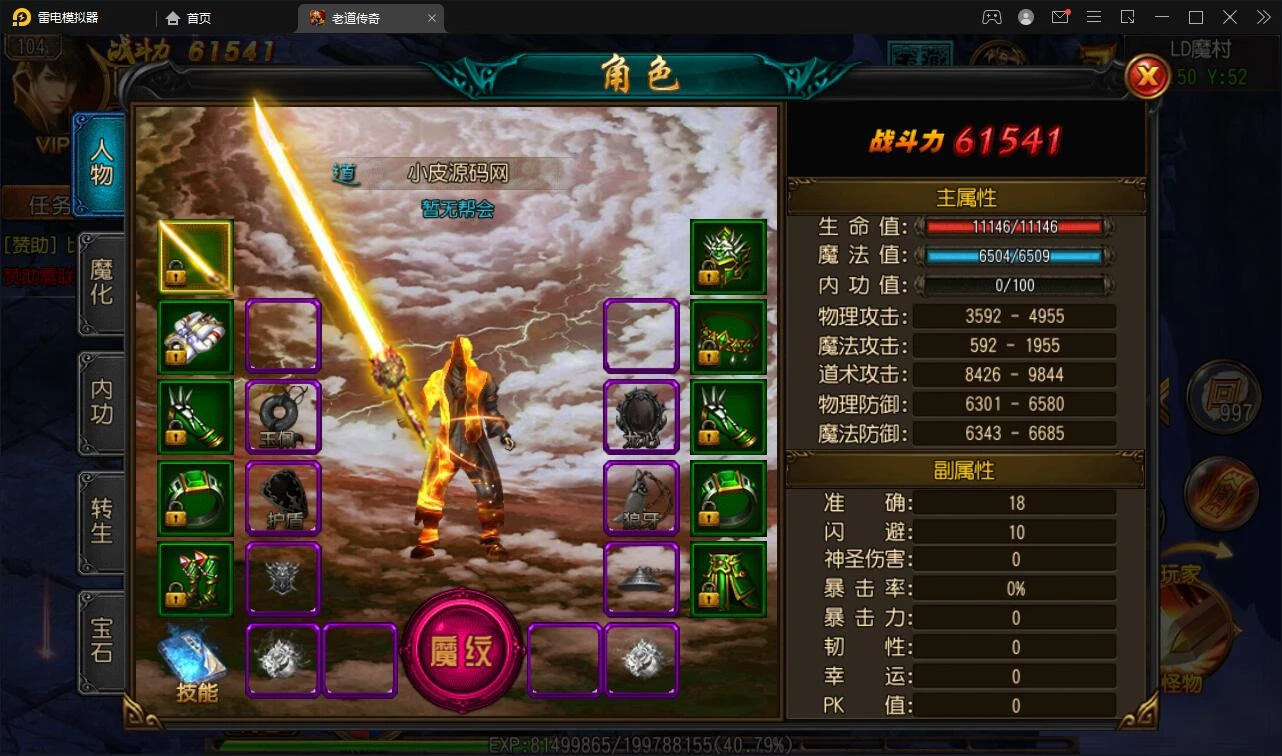Choose the green necklace slot
Image resolution: width=1282 pixels, height=756 pixels.
point(728,337)
